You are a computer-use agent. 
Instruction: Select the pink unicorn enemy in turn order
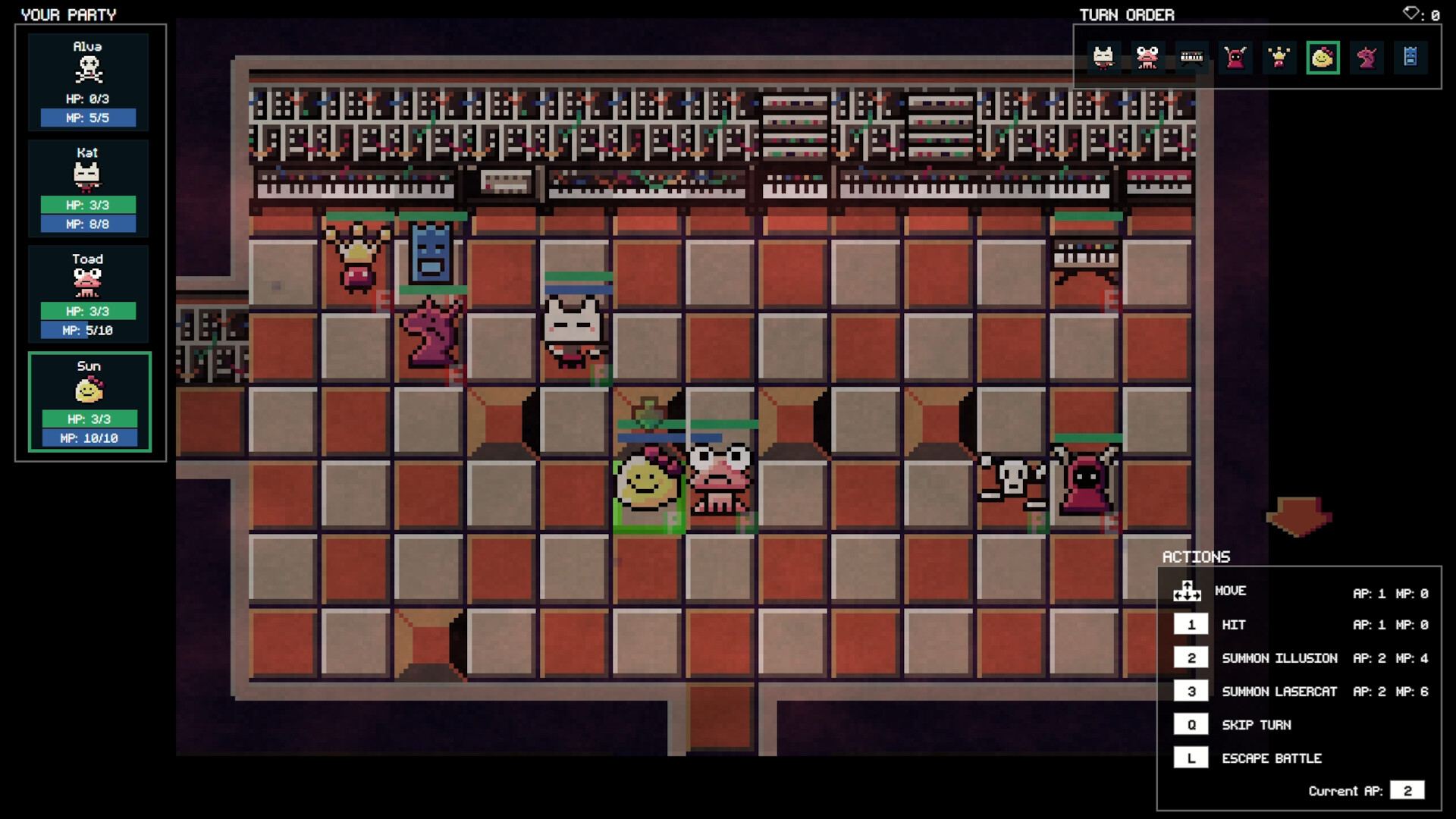(1367, 57)
